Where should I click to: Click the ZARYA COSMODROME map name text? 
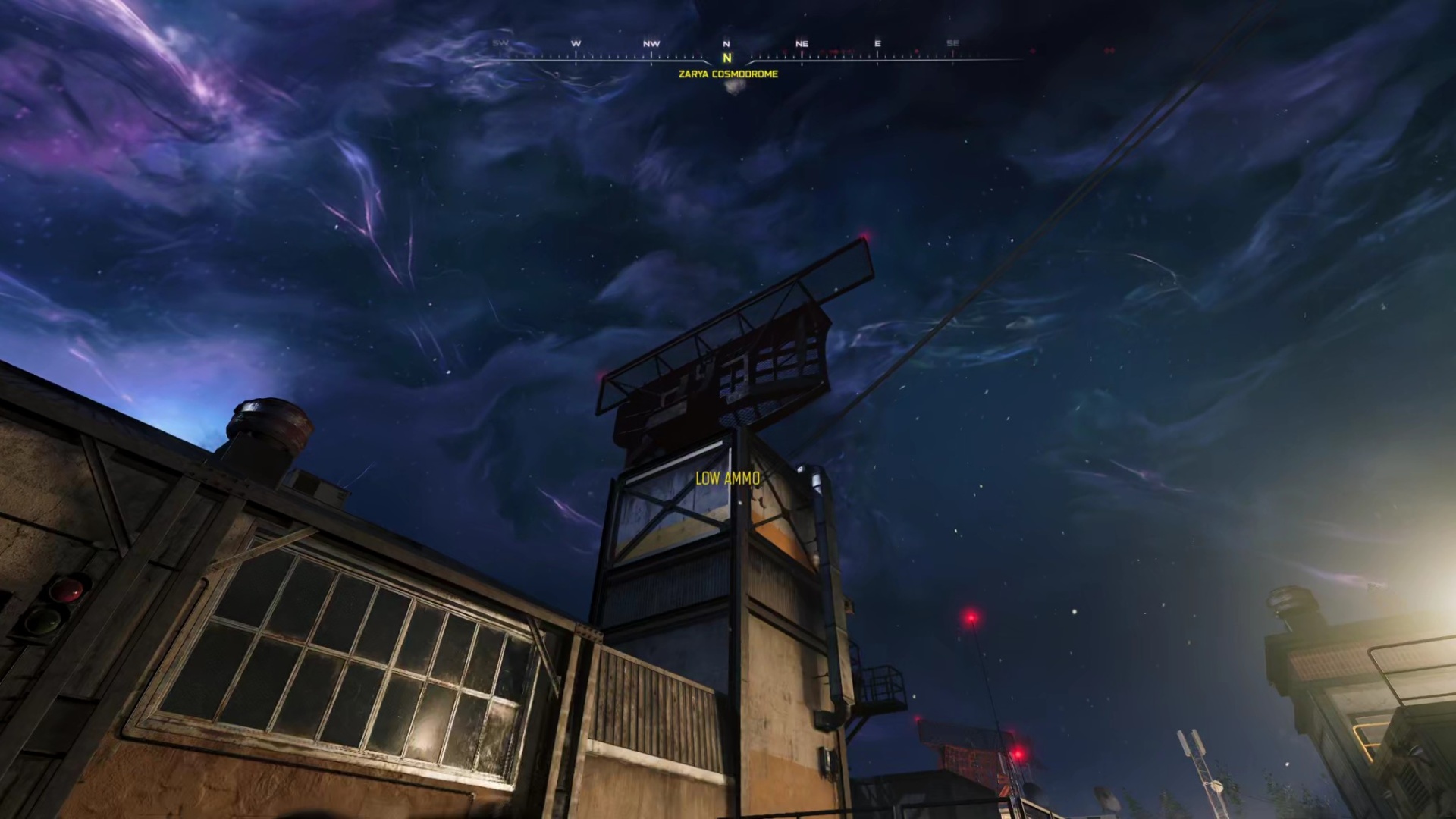pyautogui.click(x=726, y=74)
